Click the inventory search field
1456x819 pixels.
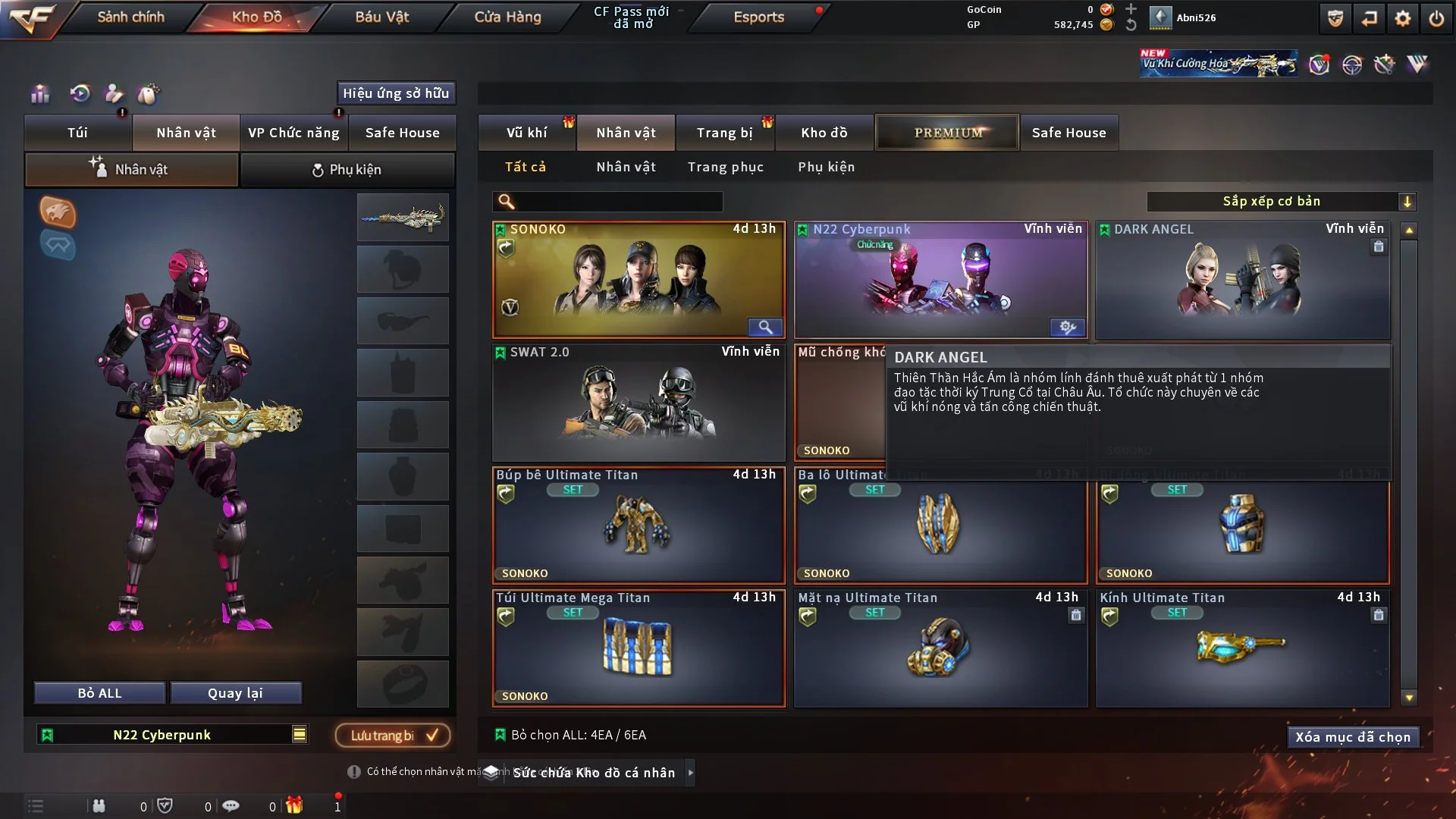pos(618,201)
